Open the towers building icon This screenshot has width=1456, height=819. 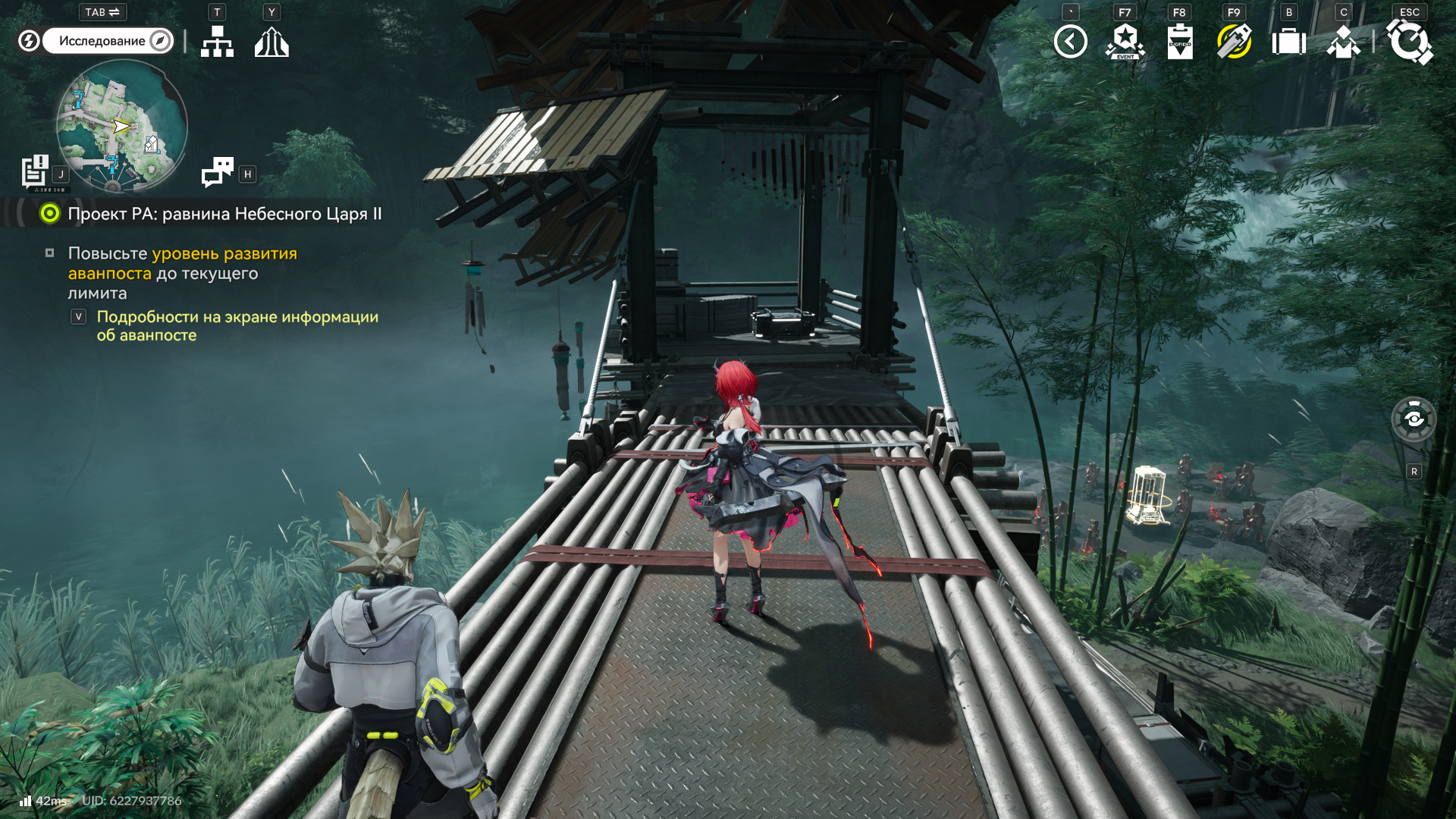coord(271,42)
